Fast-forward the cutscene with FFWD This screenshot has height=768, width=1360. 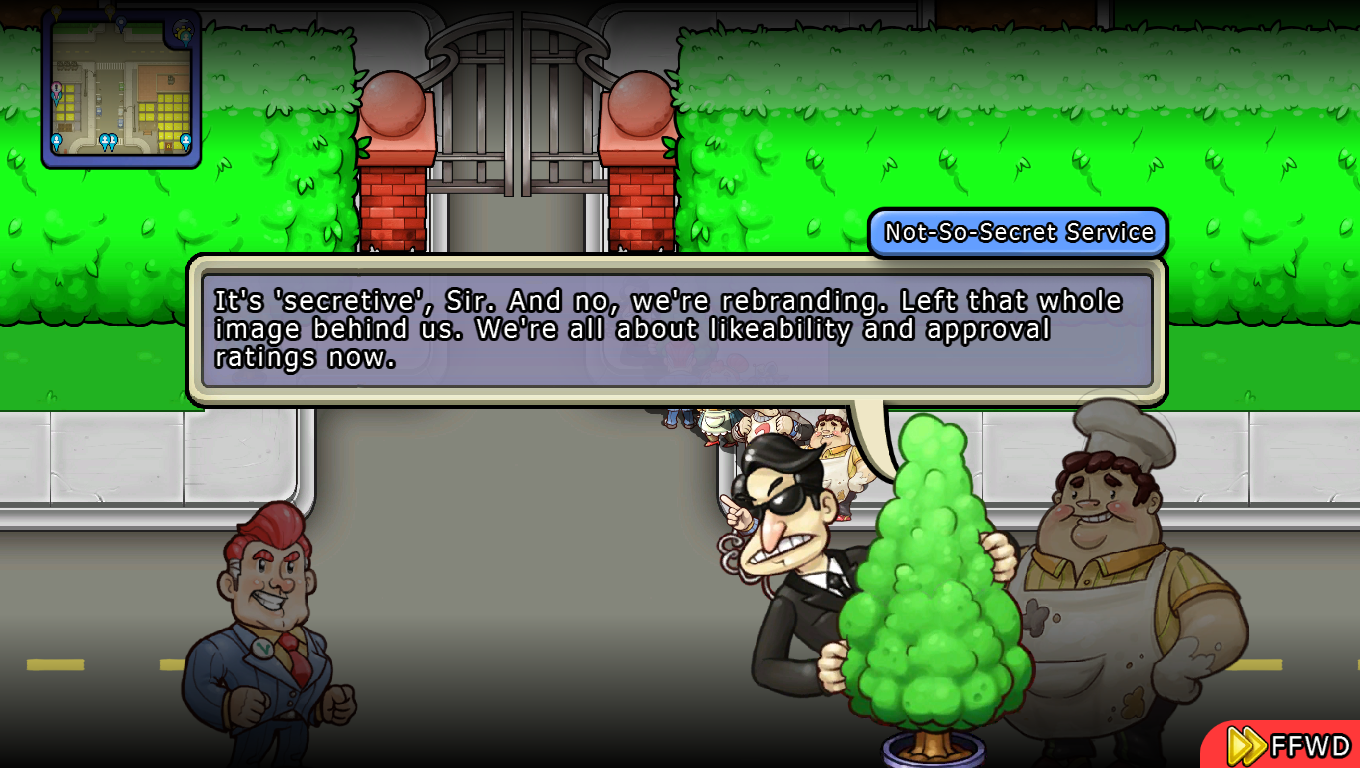point(1288,746)
